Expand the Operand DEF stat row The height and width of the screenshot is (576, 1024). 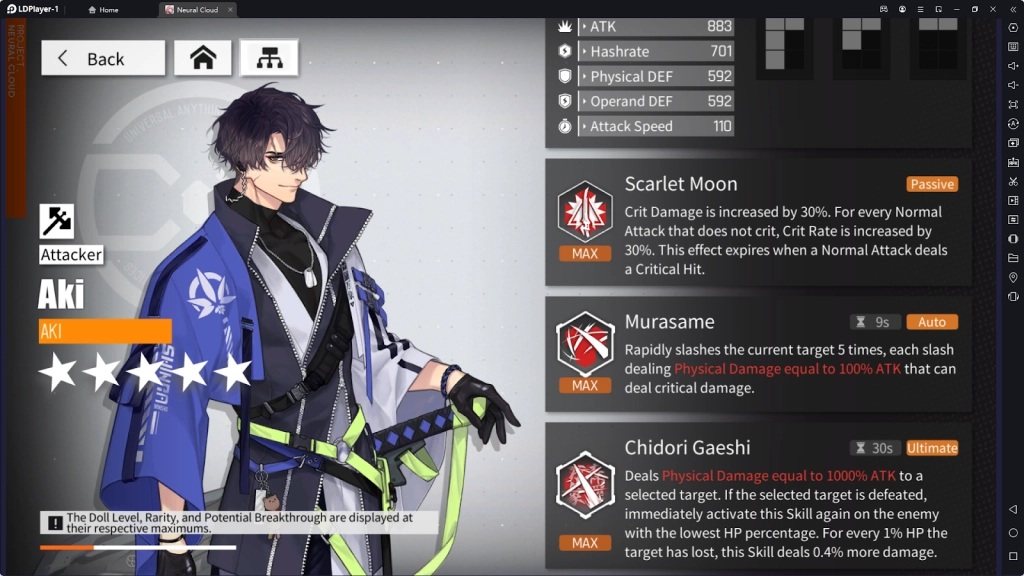click(655, 101)
